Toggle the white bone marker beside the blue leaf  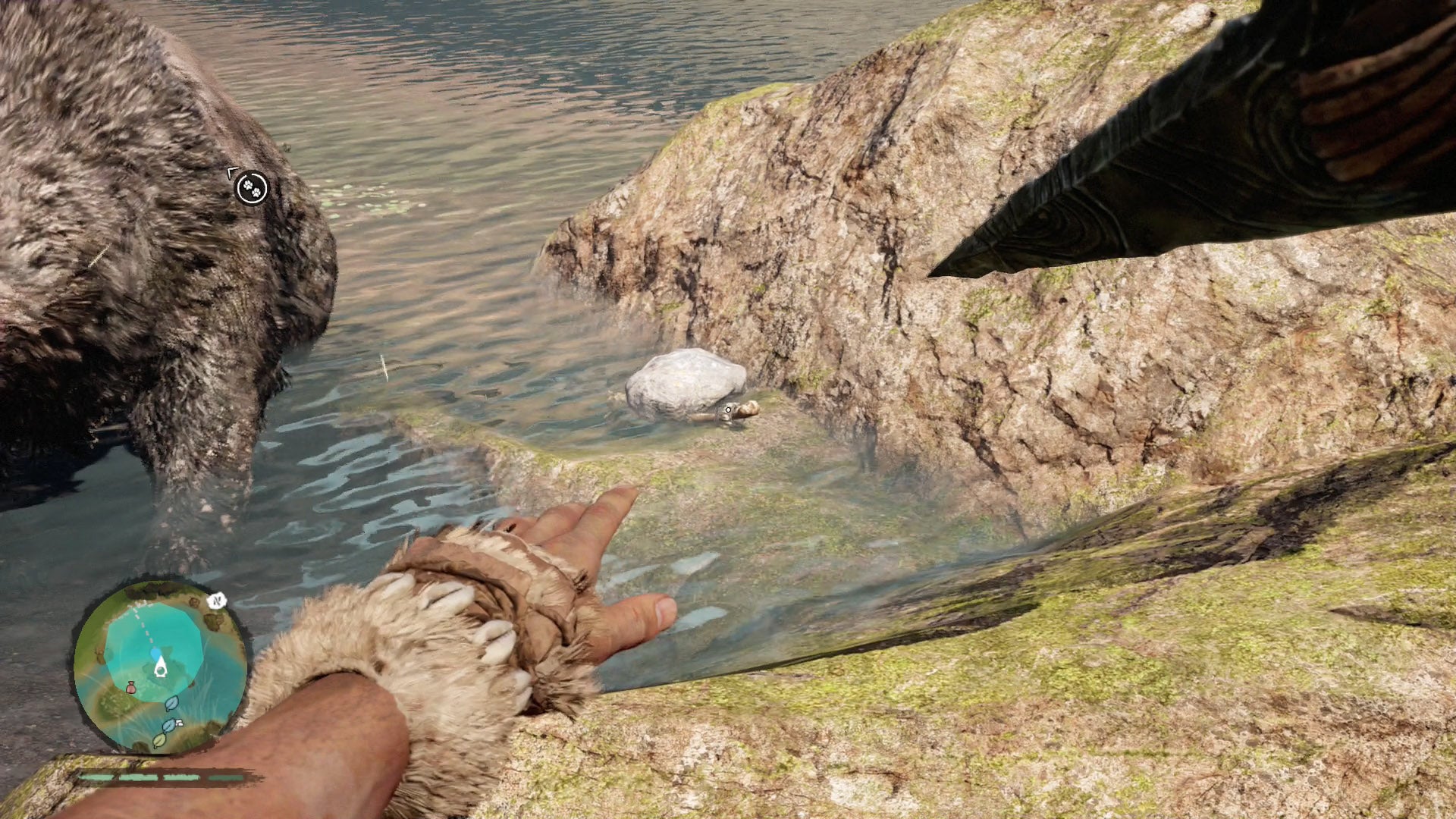(179, 723)
